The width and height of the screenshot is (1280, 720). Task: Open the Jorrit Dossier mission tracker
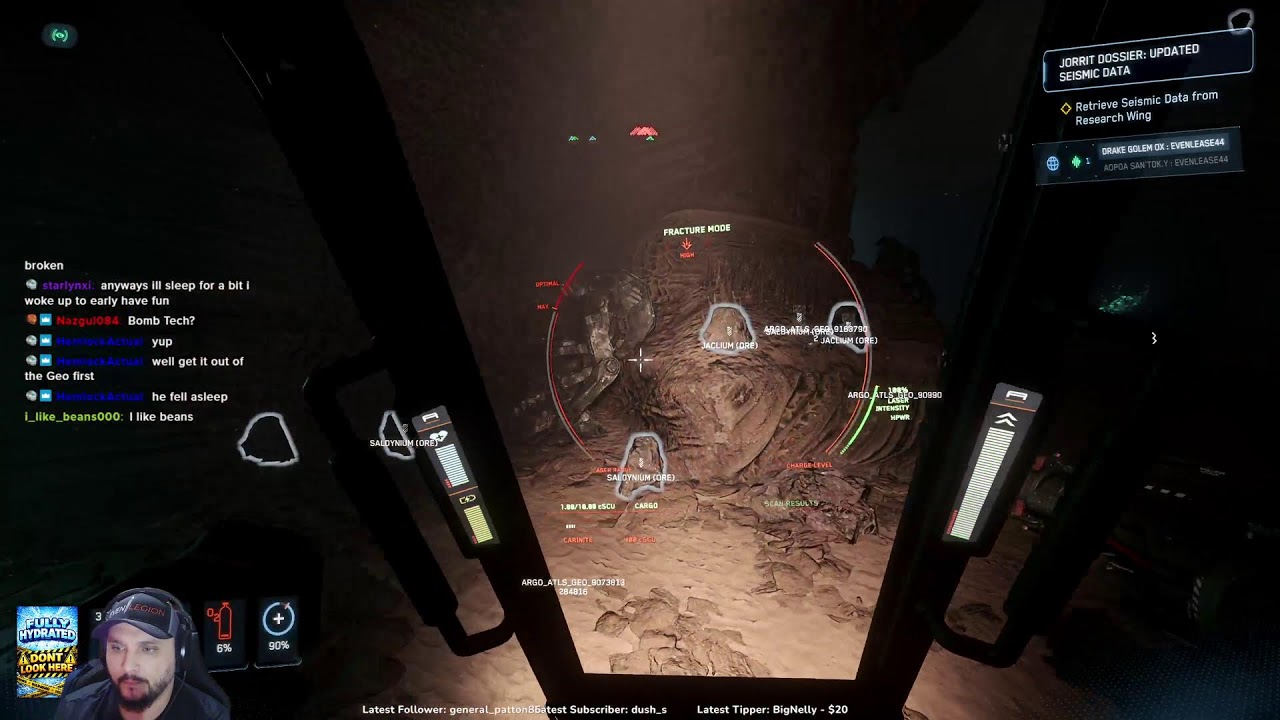(x=1146, y=61)
